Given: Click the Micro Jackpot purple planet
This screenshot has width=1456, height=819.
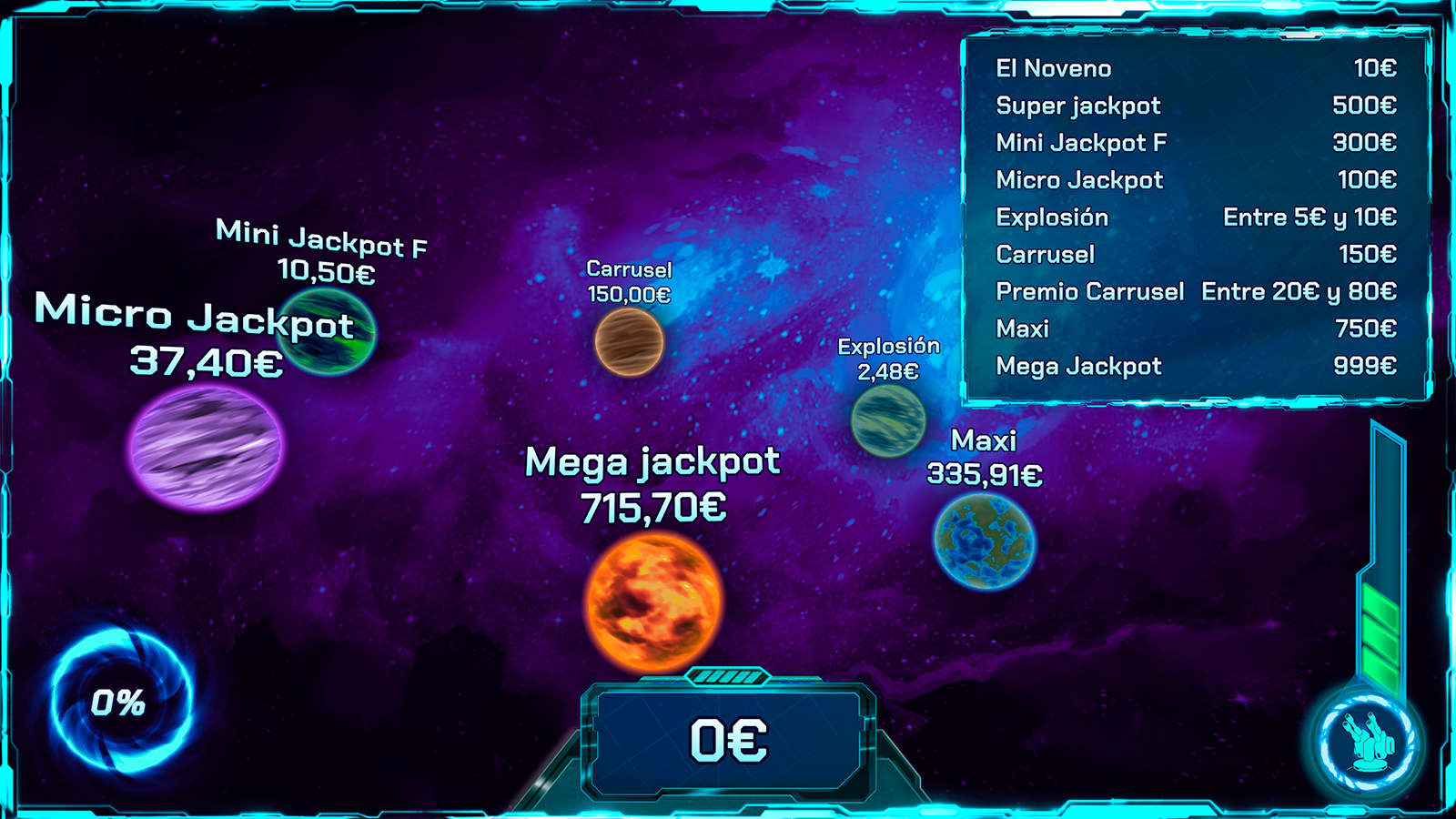Looking at the screenshot, I should pyautogui.click(x=207, y=451).
